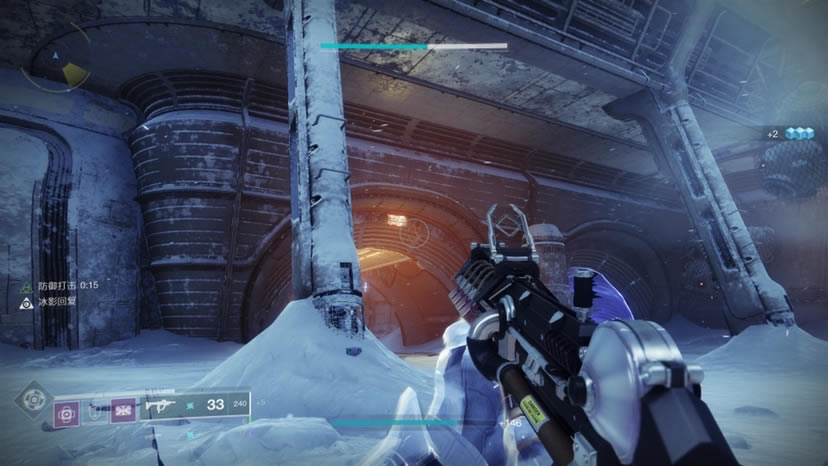Screen dimensions: 828x466
Task: Select the class ability icon between purple icons
Action: point(96,410)
